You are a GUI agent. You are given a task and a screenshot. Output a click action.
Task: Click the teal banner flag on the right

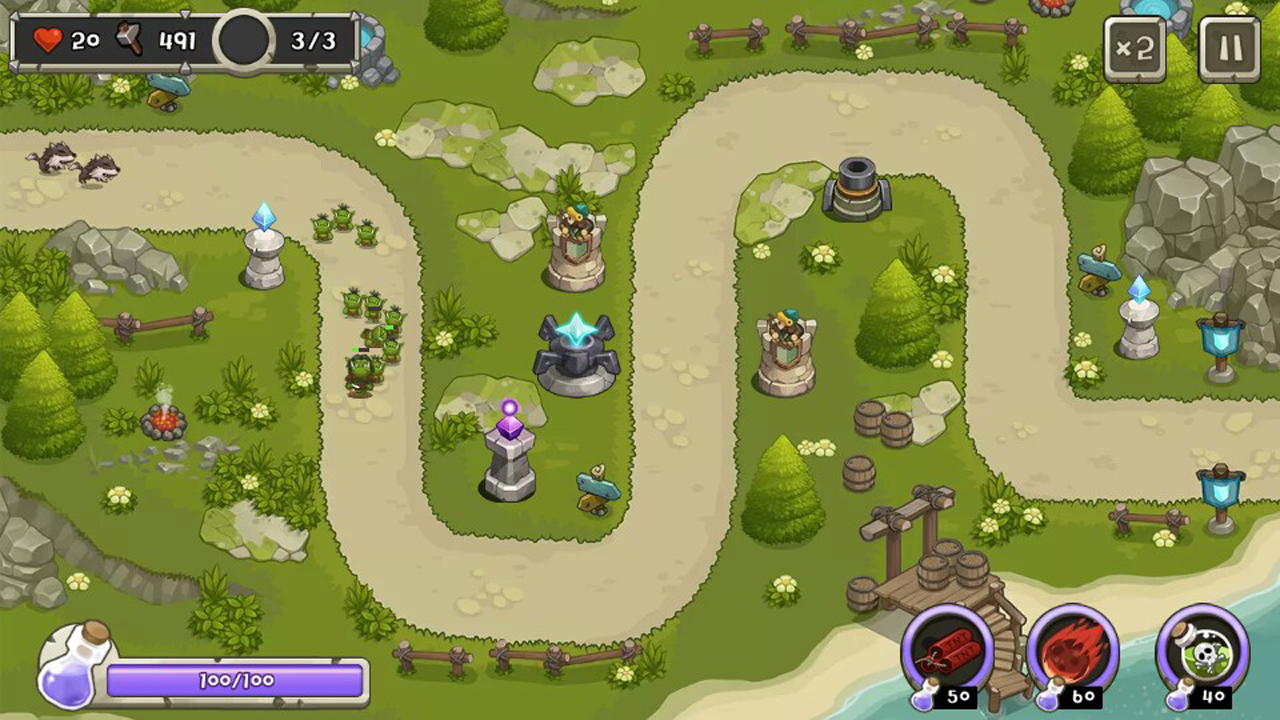click(x=1219, y=340)
